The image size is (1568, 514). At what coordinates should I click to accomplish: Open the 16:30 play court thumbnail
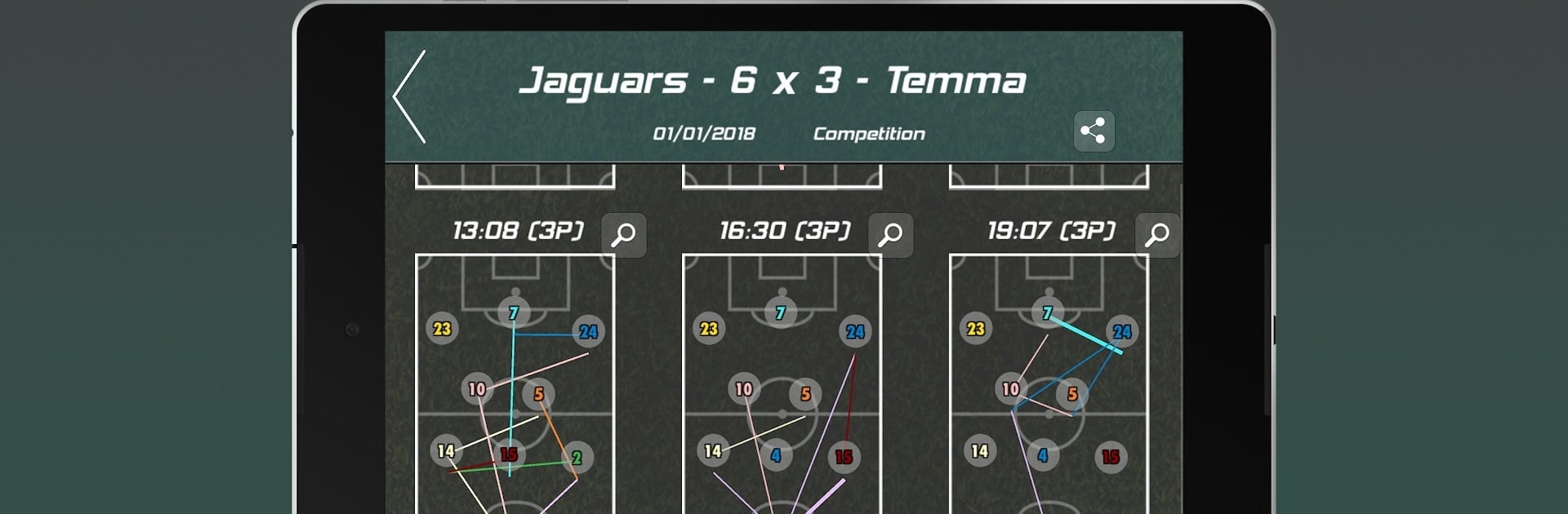point(782,383)
